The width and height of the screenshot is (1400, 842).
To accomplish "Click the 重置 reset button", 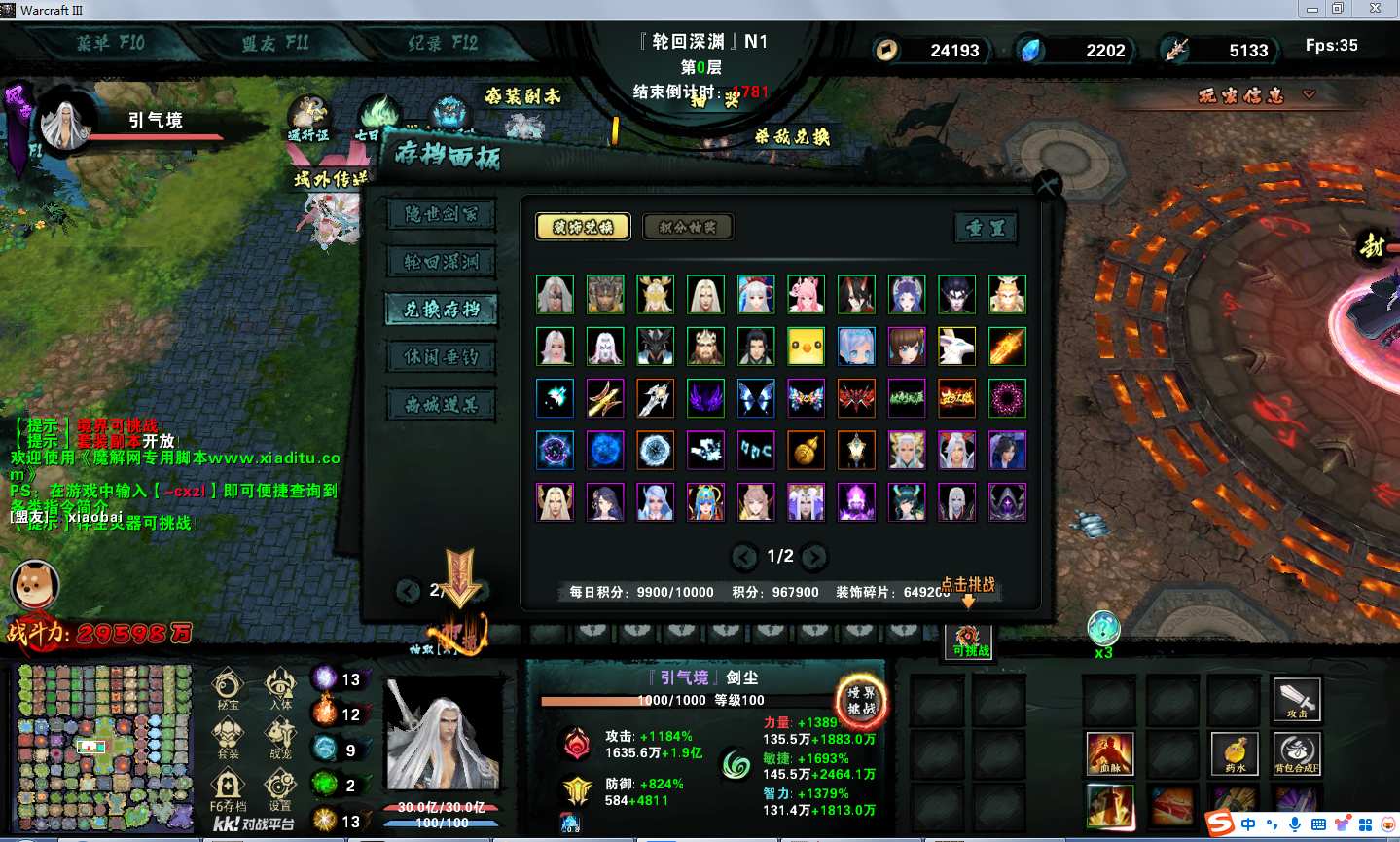I will coord(986,228).
